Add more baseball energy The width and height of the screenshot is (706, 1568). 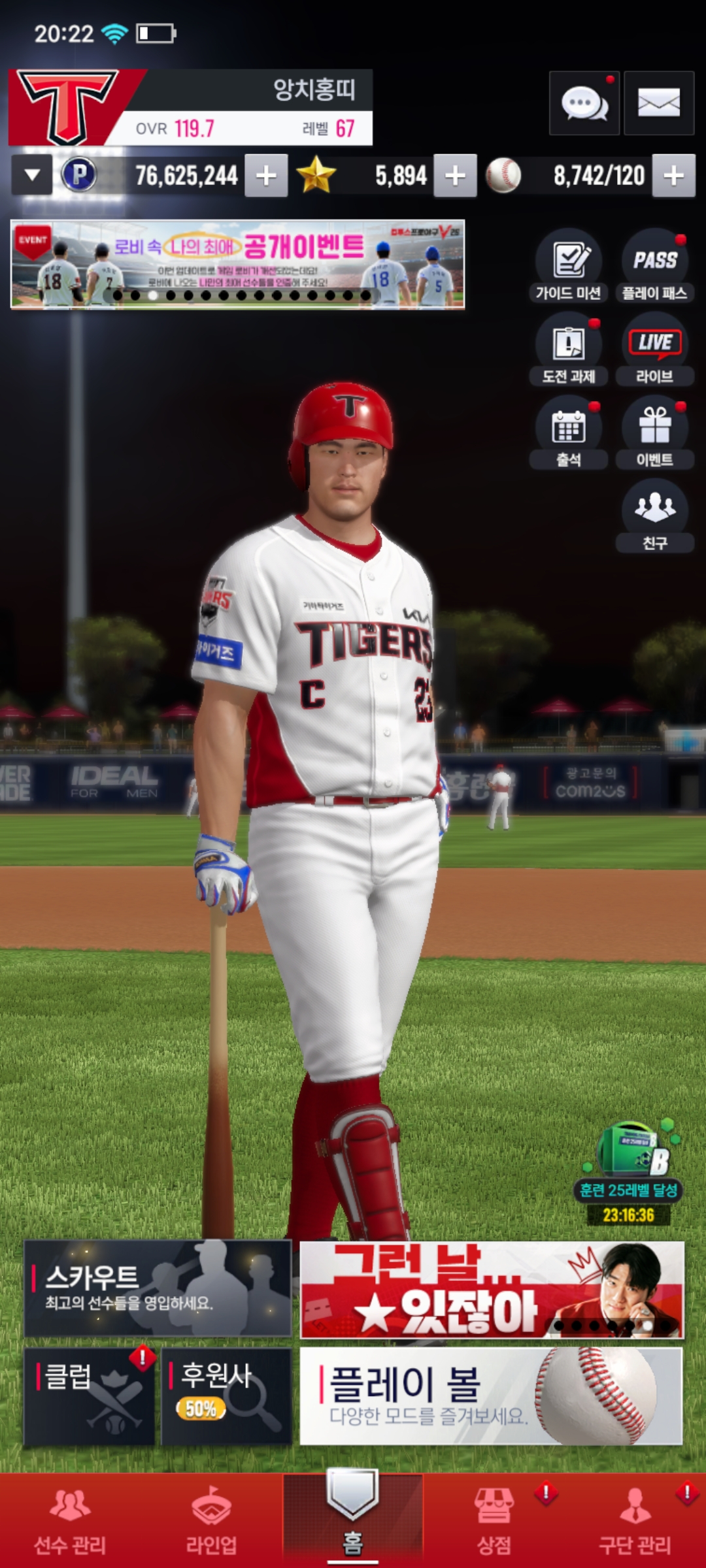(673, 175)
